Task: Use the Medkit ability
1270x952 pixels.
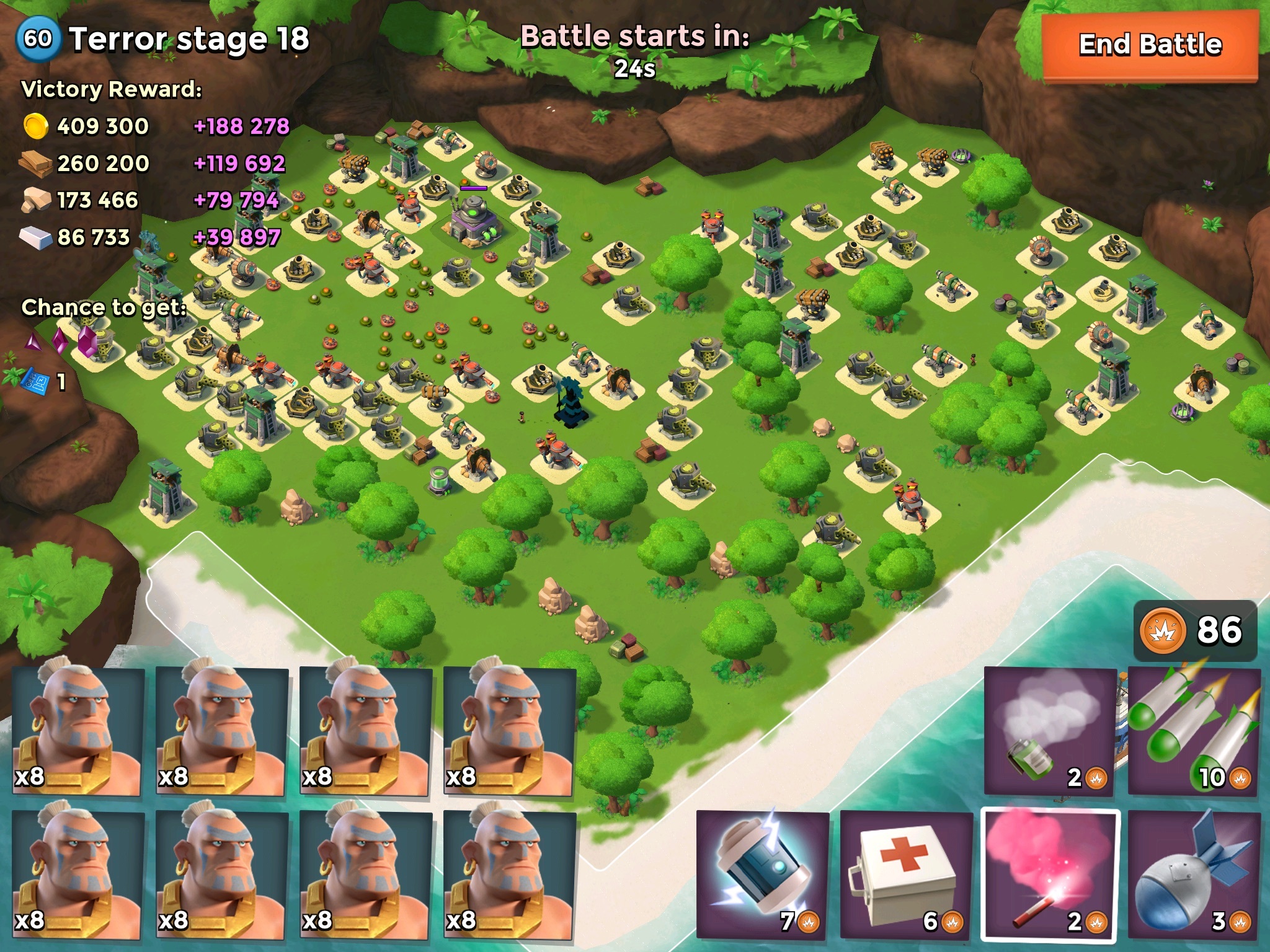Action: [x=907, y=874]
